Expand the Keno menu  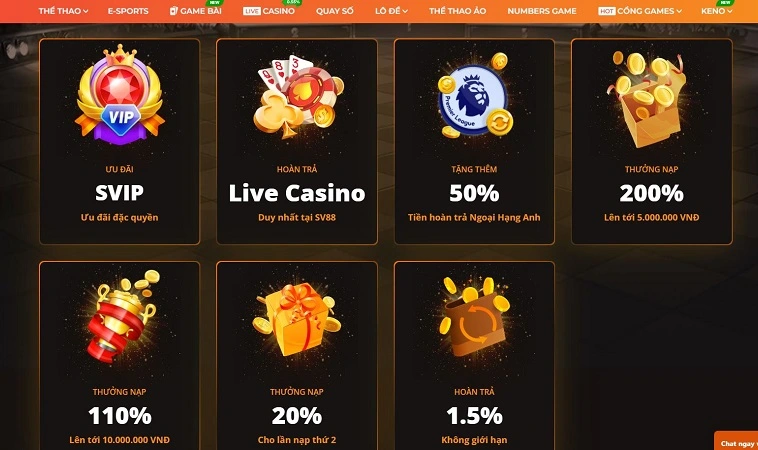tap(716, 10)
